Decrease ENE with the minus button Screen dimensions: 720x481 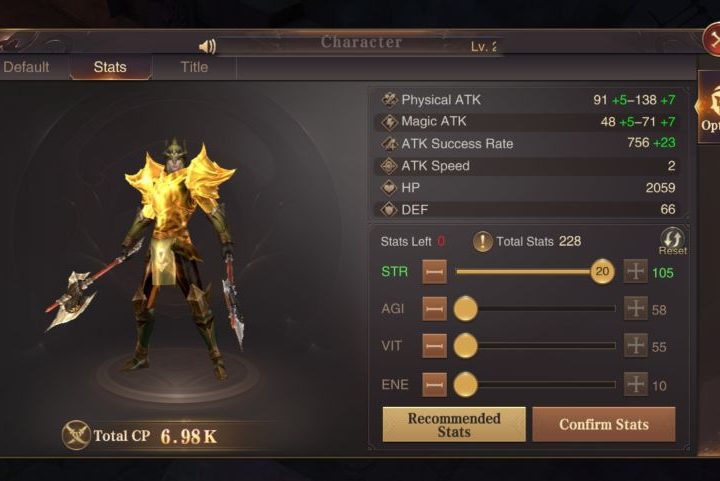(x=434, y=384)
